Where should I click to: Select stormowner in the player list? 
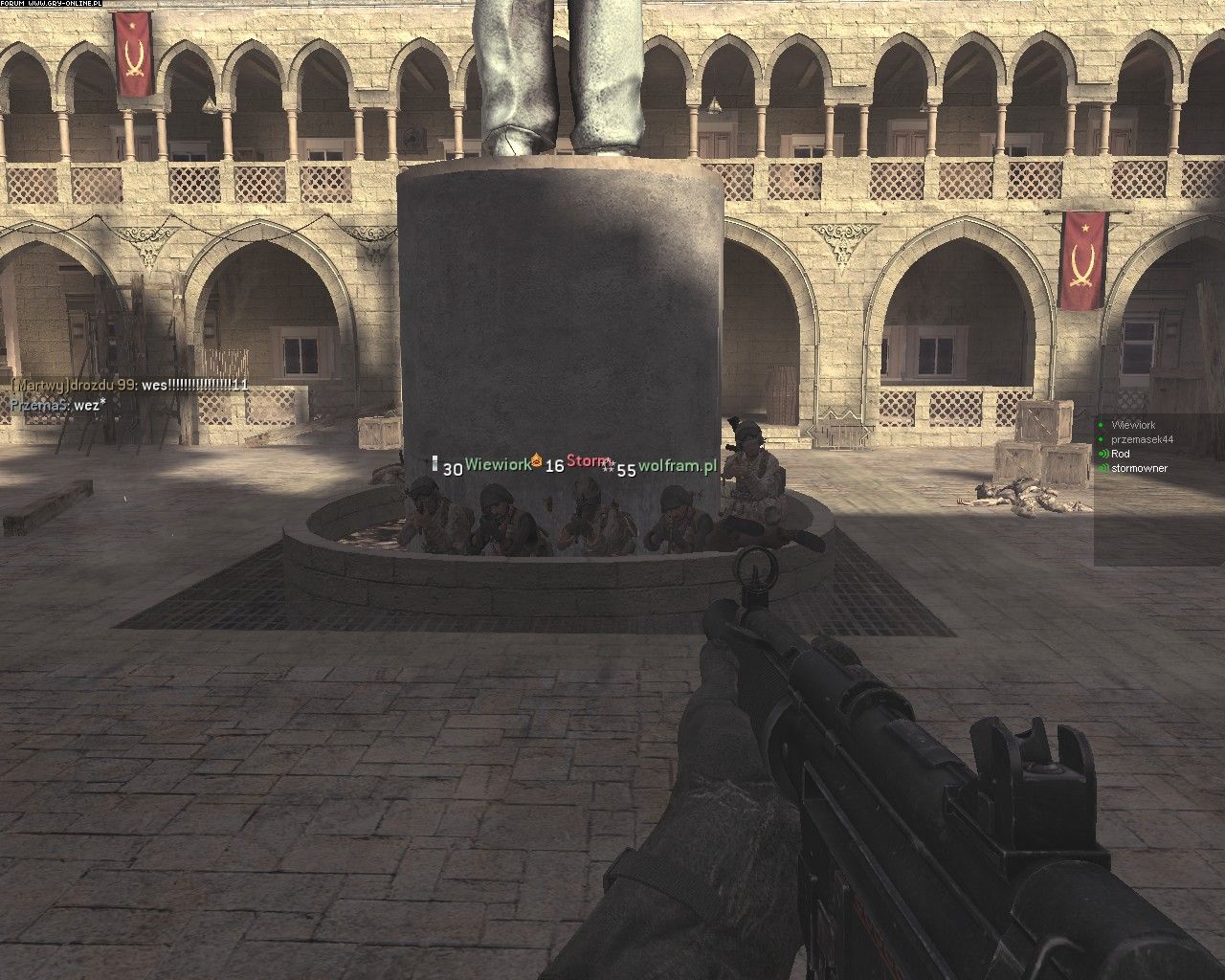(x=1139, y=468)
